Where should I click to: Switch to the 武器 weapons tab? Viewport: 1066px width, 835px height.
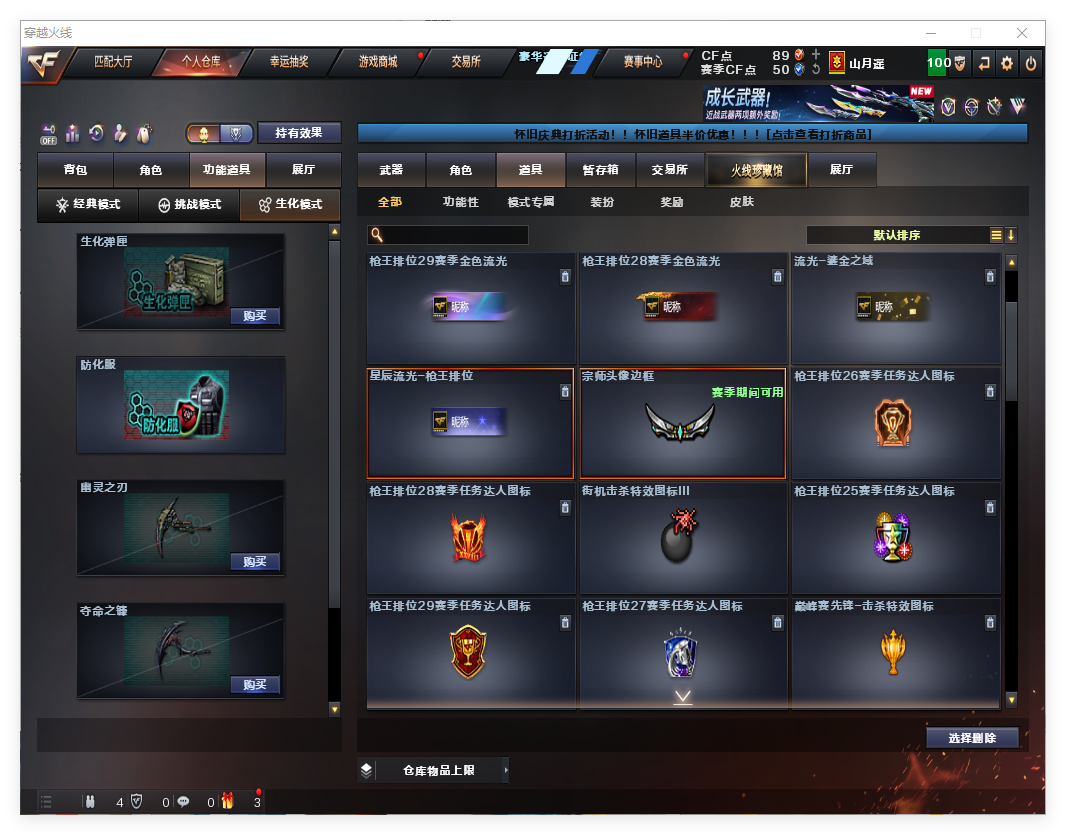[391, 170]
